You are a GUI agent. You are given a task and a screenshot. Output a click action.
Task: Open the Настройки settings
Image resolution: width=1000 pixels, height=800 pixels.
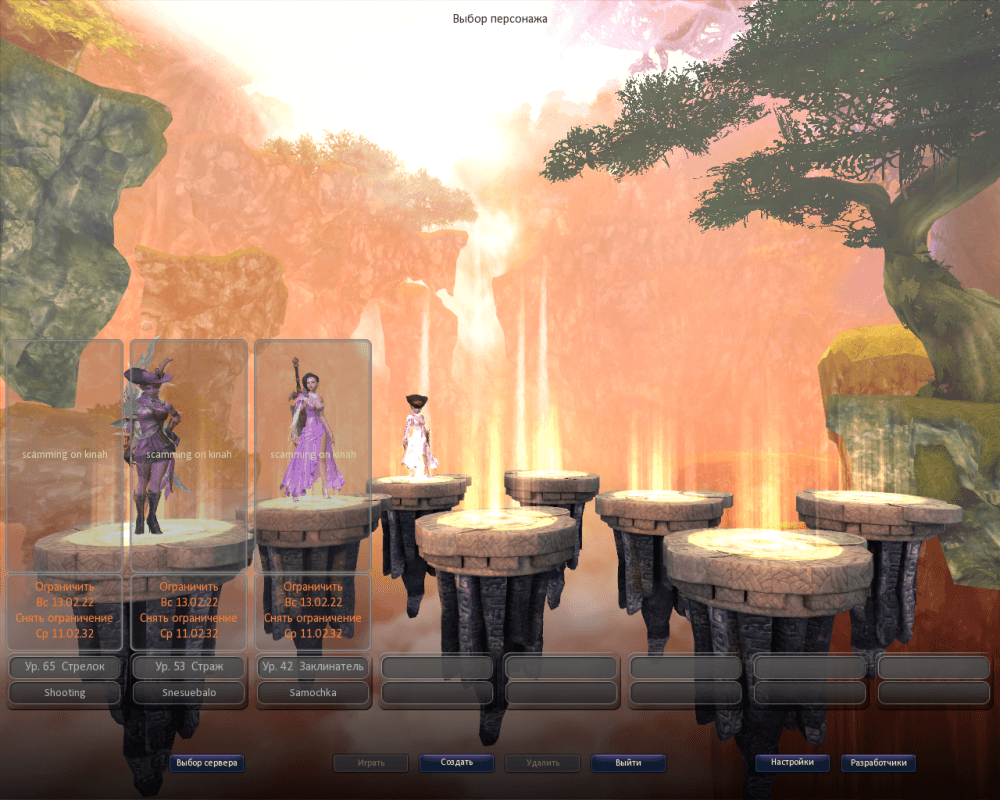point(793,763)
